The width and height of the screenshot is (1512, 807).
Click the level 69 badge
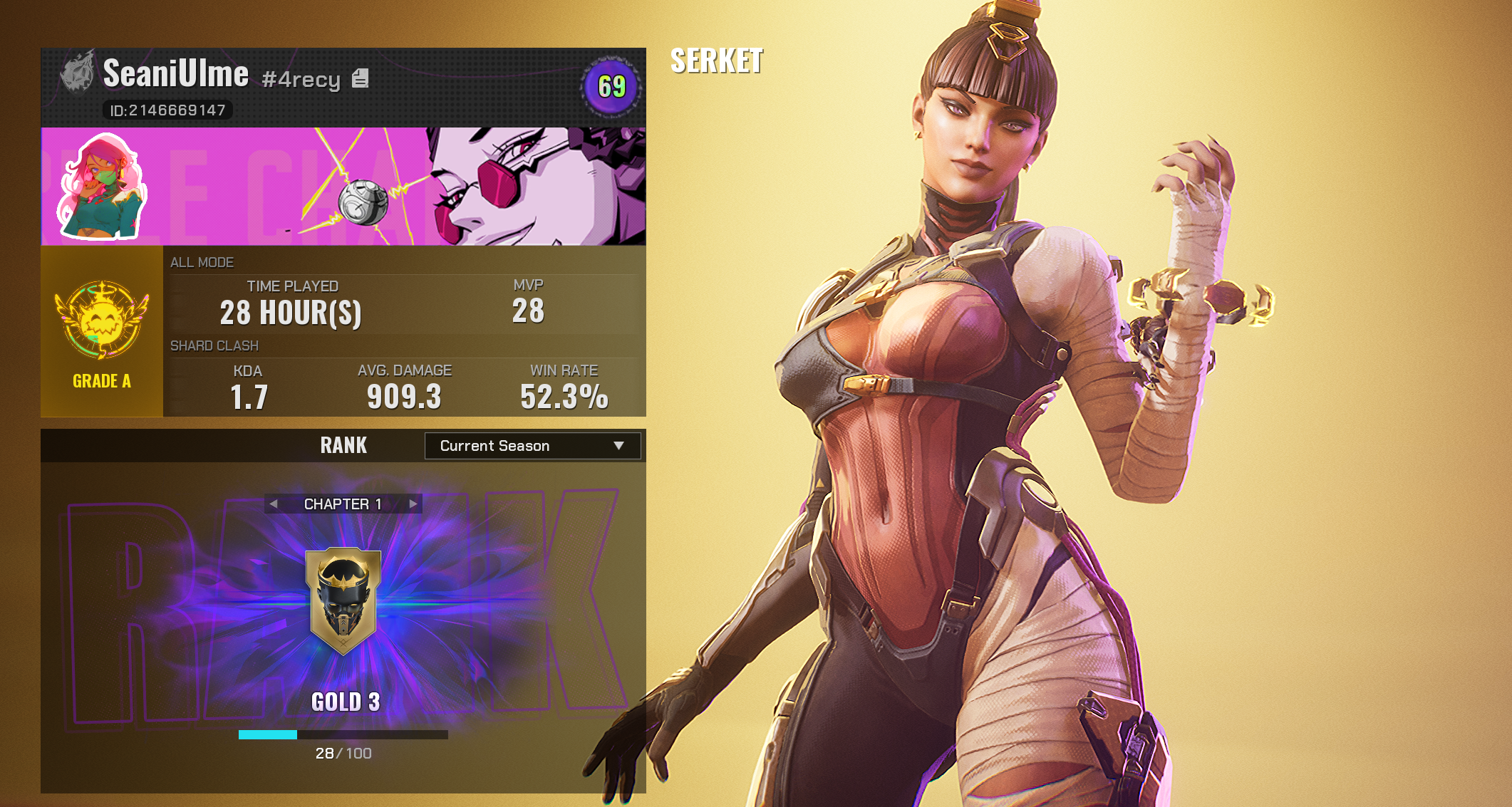[x=611, y=87]
